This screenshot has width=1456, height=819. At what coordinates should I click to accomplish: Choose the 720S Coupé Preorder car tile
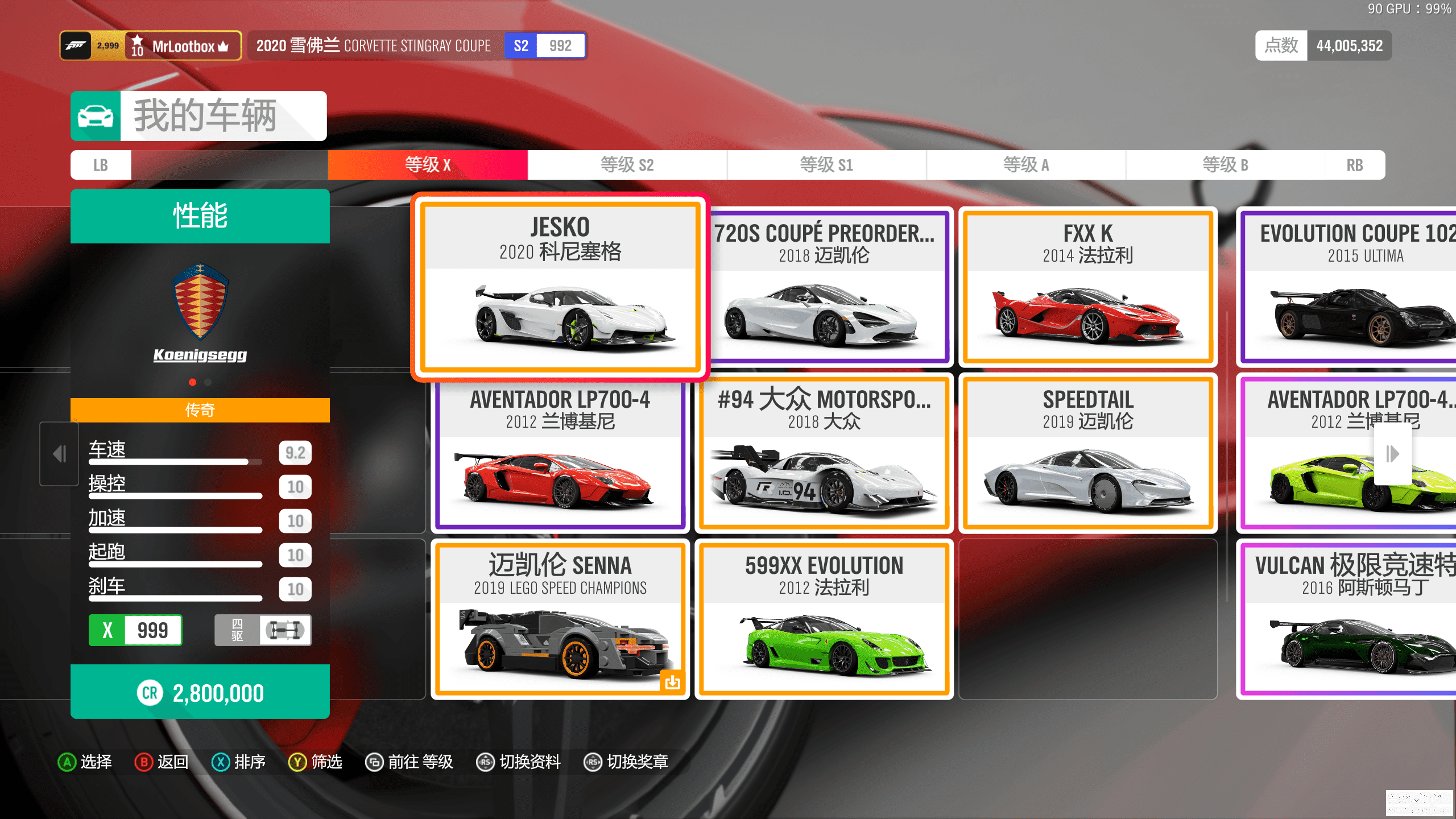[x=825, y=287]
